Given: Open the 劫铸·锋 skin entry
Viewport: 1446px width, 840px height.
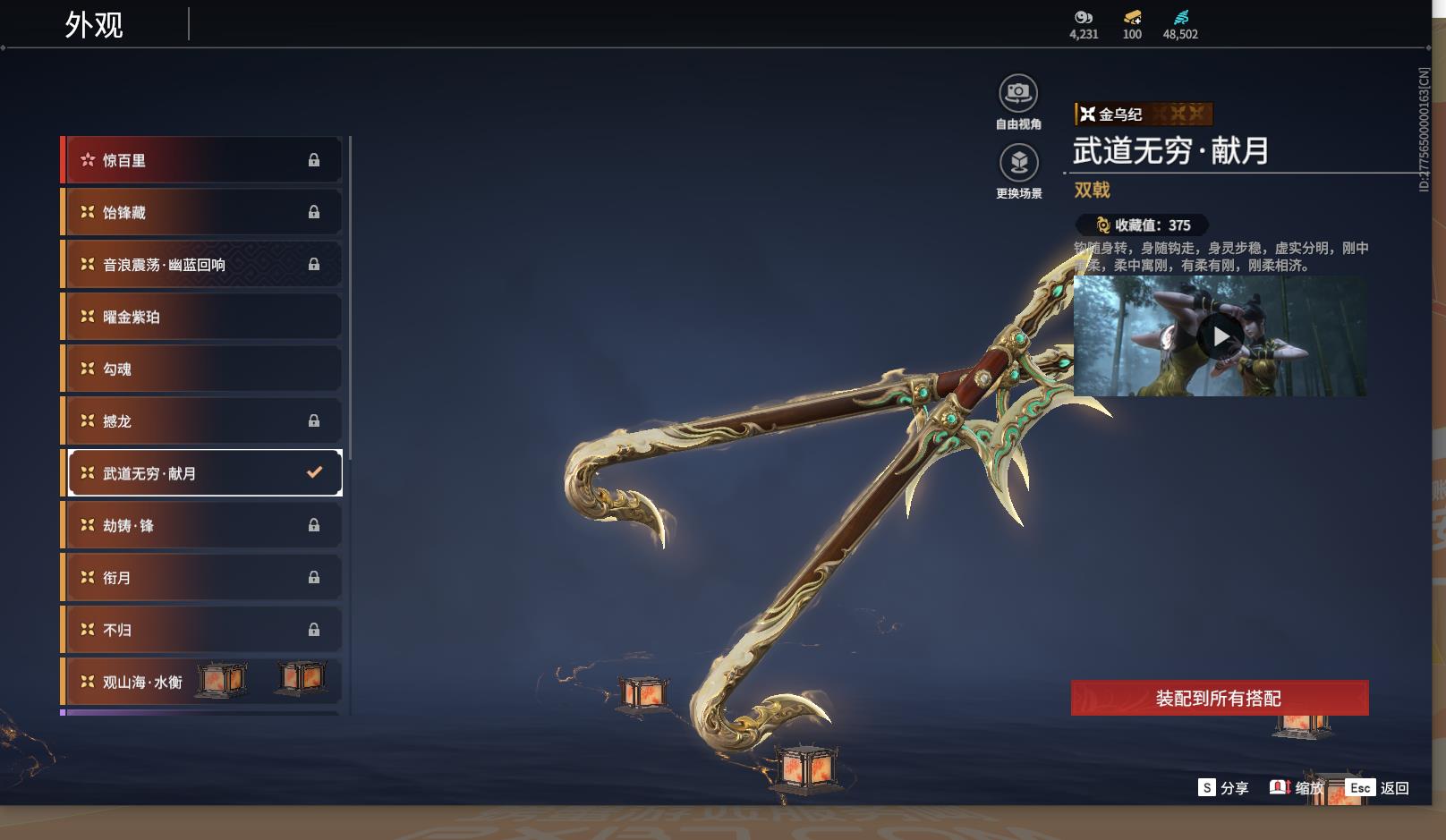Looking at the screenshot, I should click(x=202, y=525).
